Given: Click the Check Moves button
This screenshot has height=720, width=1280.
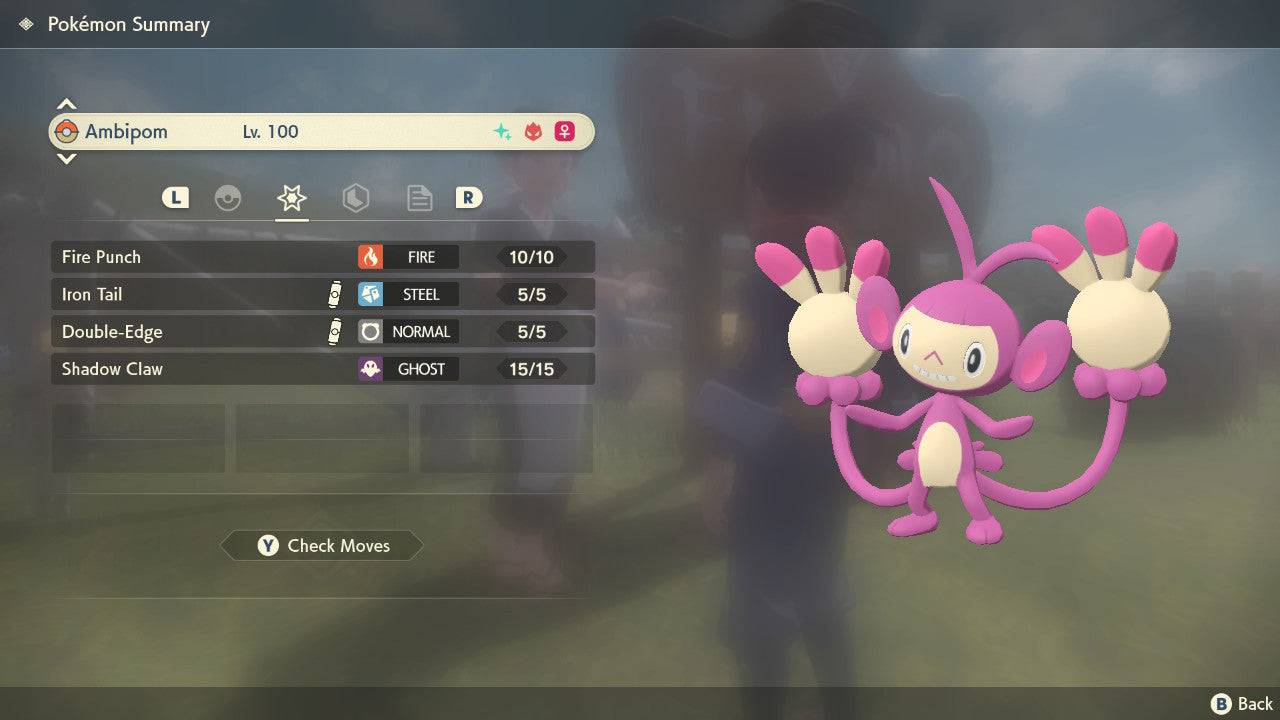Looking at the screenshot, I should coord(322,546).
